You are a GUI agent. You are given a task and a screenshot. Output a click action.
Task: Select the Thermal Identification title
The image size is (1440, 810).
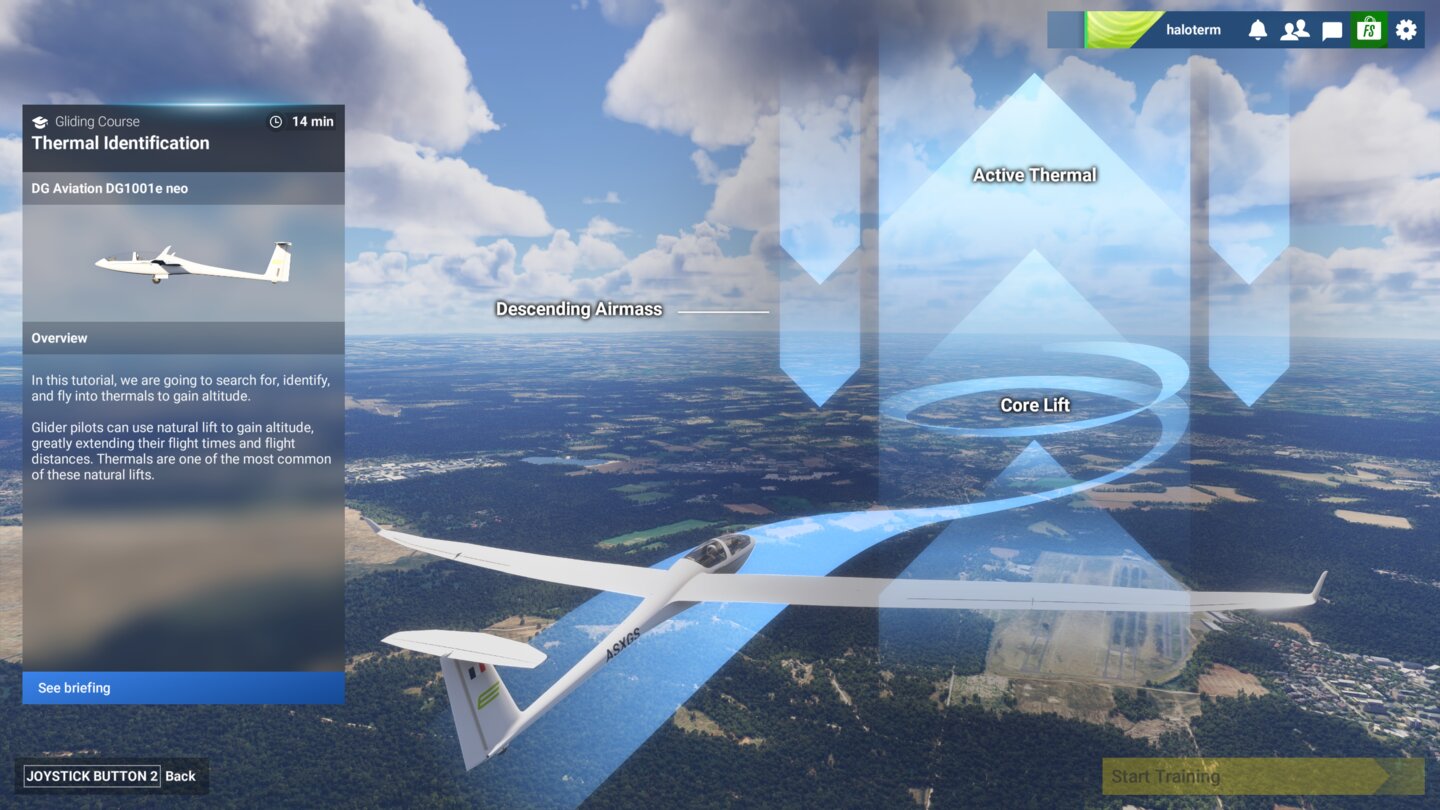[122, 143]
